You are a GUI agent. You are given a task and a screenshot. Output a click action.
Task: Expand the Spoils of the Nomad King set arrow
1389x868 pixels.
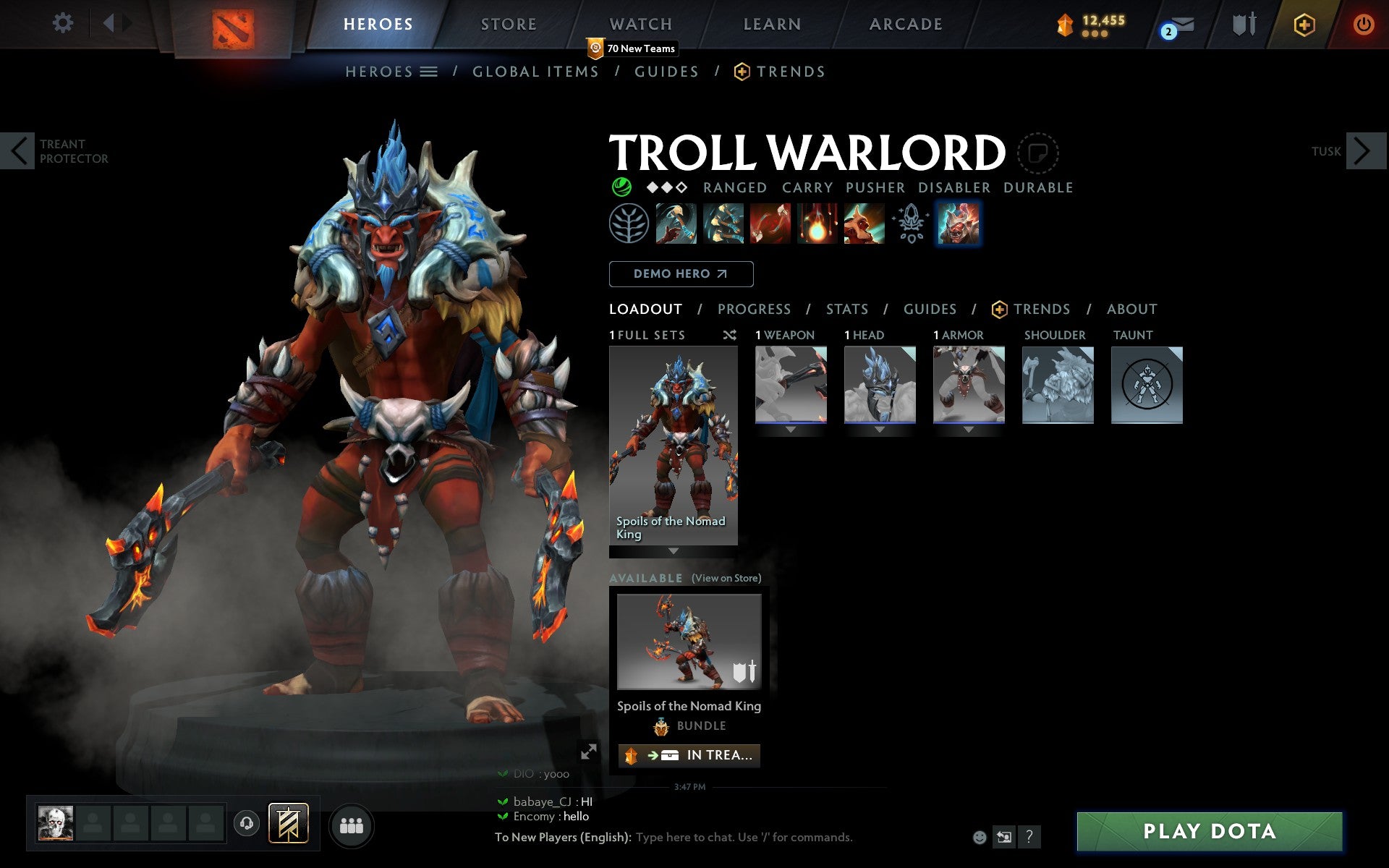tap(674, 550)
